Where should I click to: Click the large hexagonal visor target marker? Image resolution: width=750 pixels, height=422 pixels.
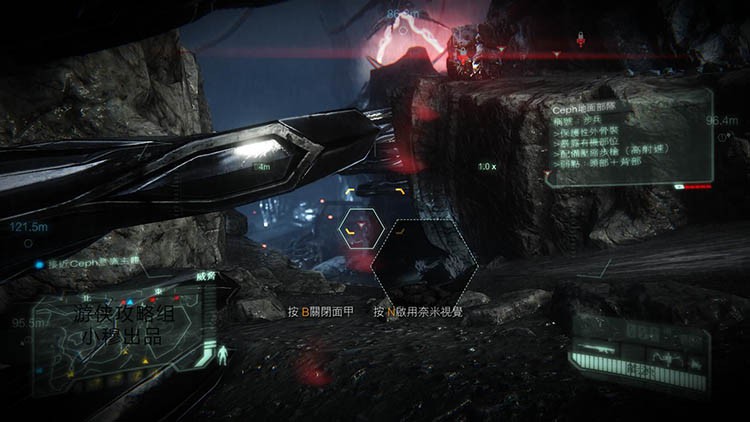point(424,263)
